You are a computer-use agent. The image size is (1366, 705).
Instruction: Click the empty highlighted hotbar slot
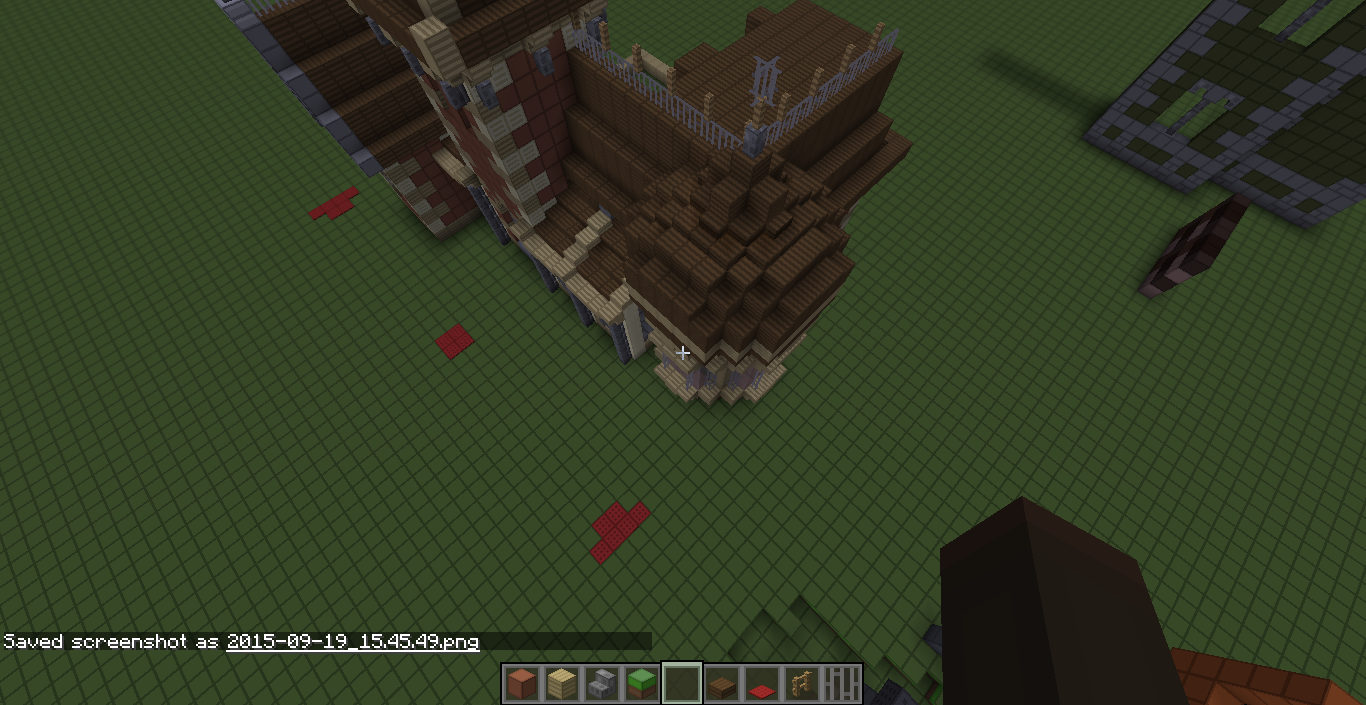click(x=682, y=684)
